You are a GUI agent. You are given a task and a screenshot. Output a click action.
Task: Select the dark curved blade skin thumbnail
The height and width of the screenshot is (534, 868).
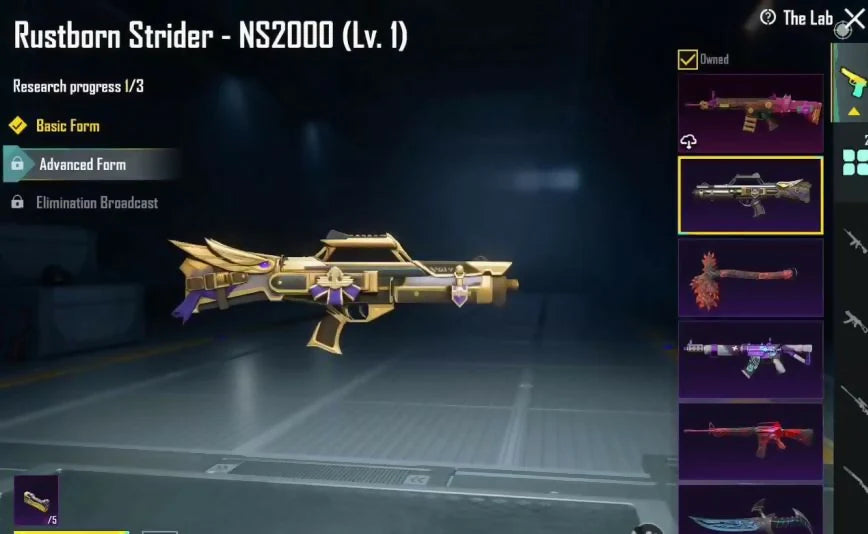pos(750,512)
